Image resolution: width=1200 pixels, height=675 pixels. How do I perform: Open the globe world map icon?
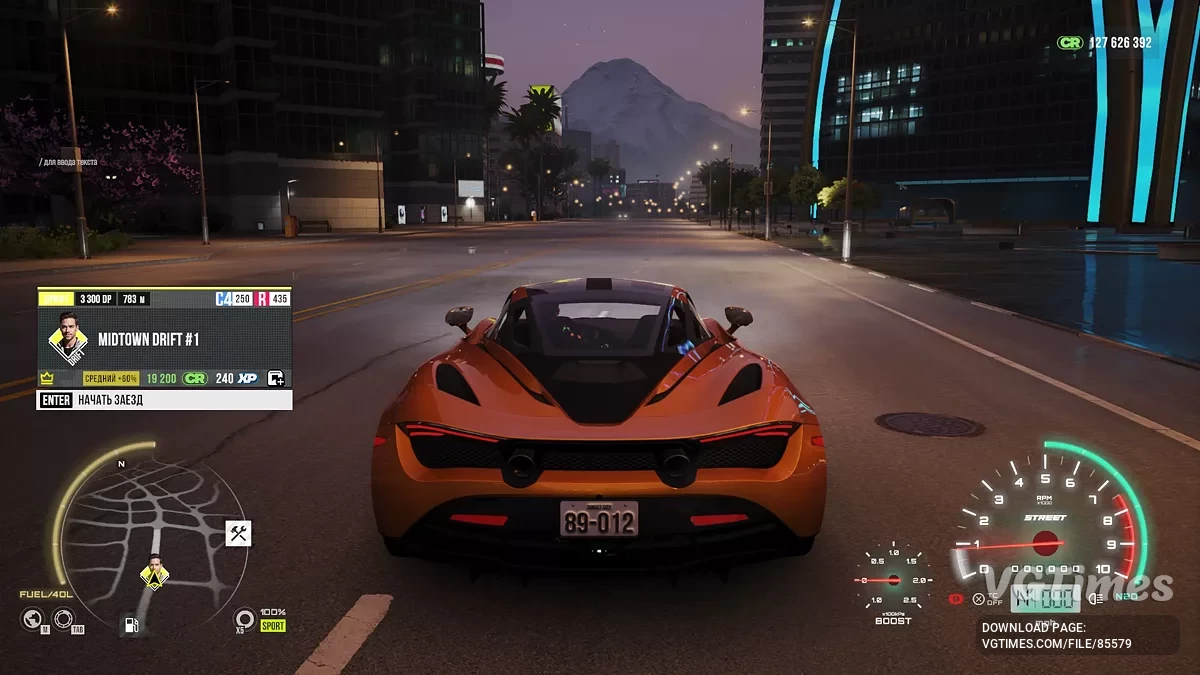[32, 619]
